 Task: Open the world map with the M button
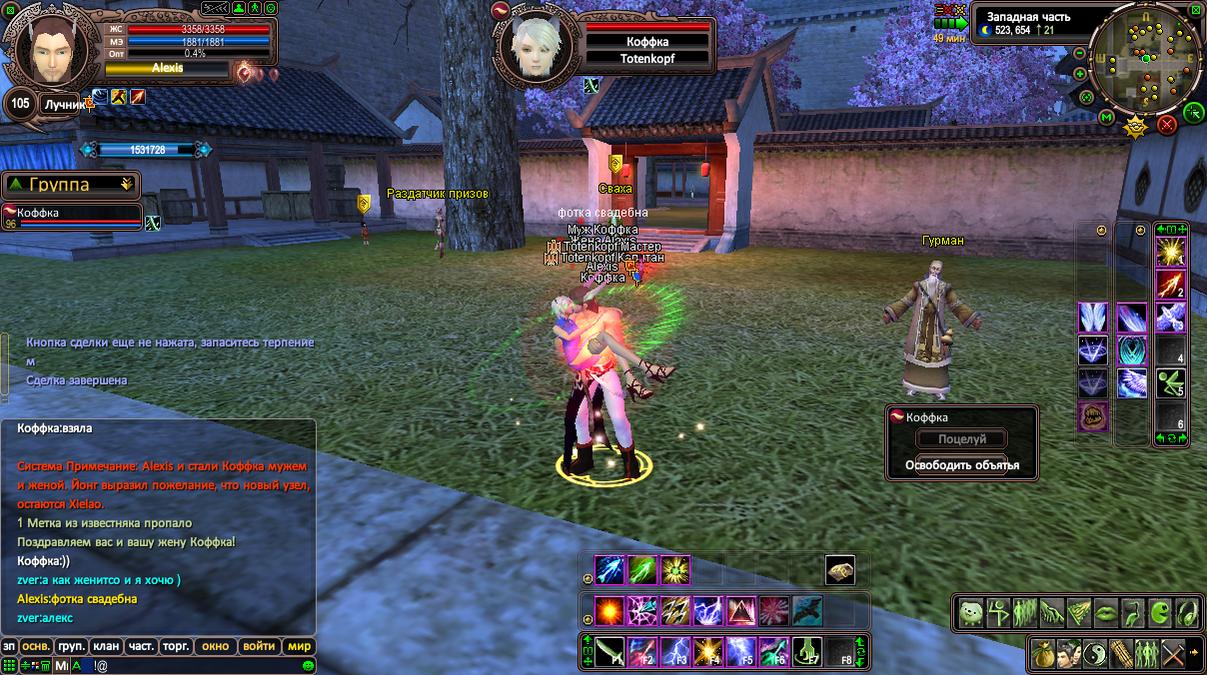[1107, 118]
